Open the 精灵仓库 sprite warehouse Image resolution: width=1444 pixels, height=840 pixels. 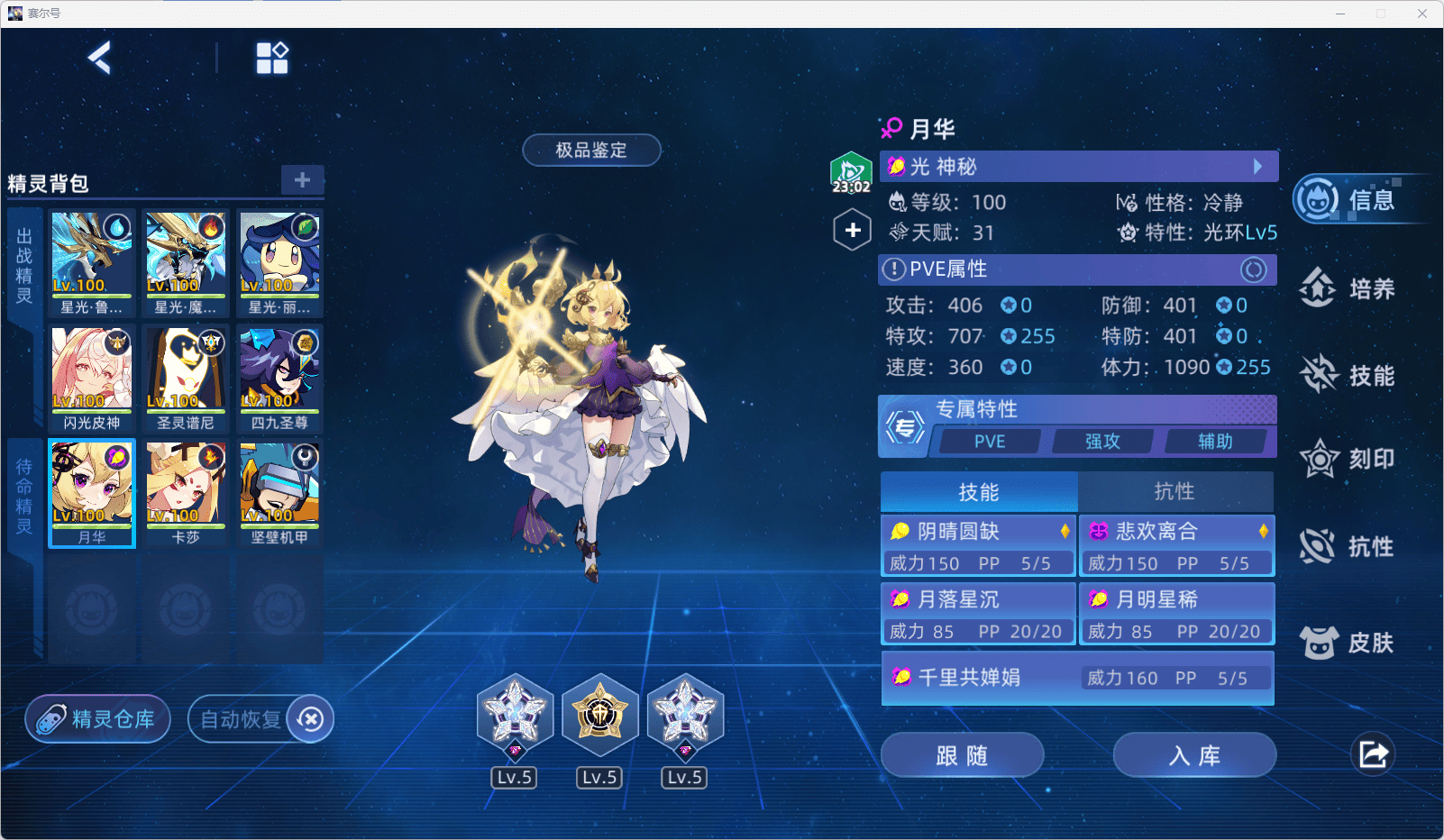coord(98,719)
